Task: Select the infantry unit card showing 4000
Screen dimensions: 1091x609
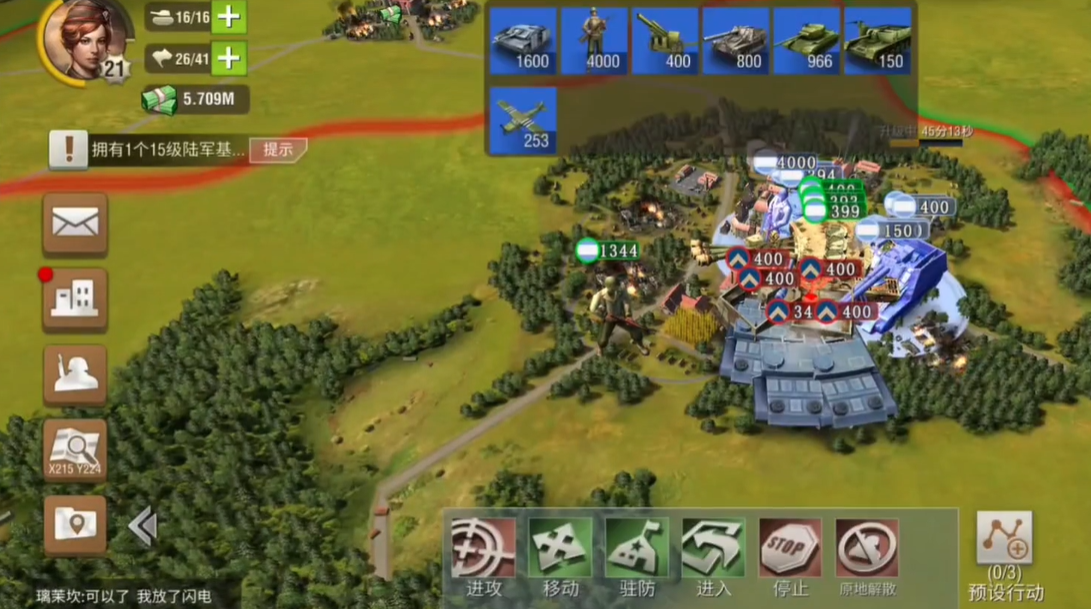Action: tap(594, 41)
